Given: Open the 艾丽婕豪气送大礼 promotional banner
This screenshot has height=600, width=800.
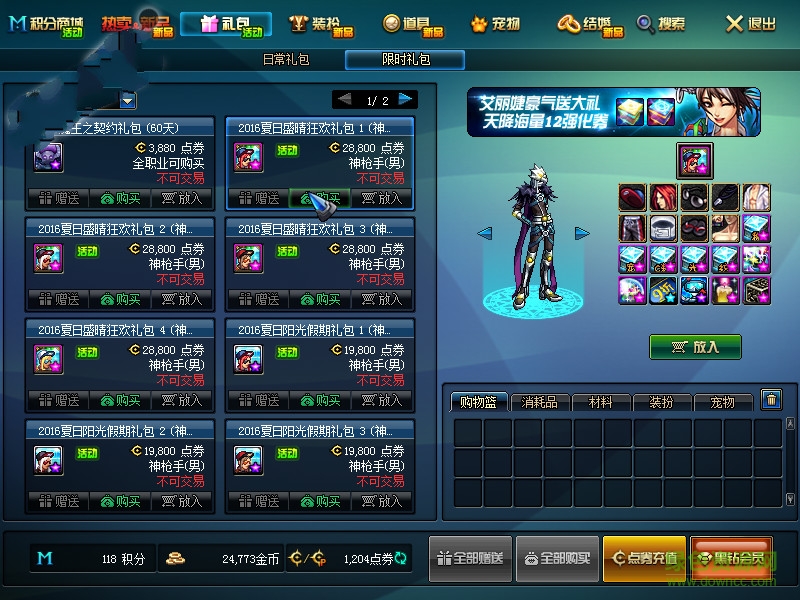Looking at the screenshot, I should [613, 112].
